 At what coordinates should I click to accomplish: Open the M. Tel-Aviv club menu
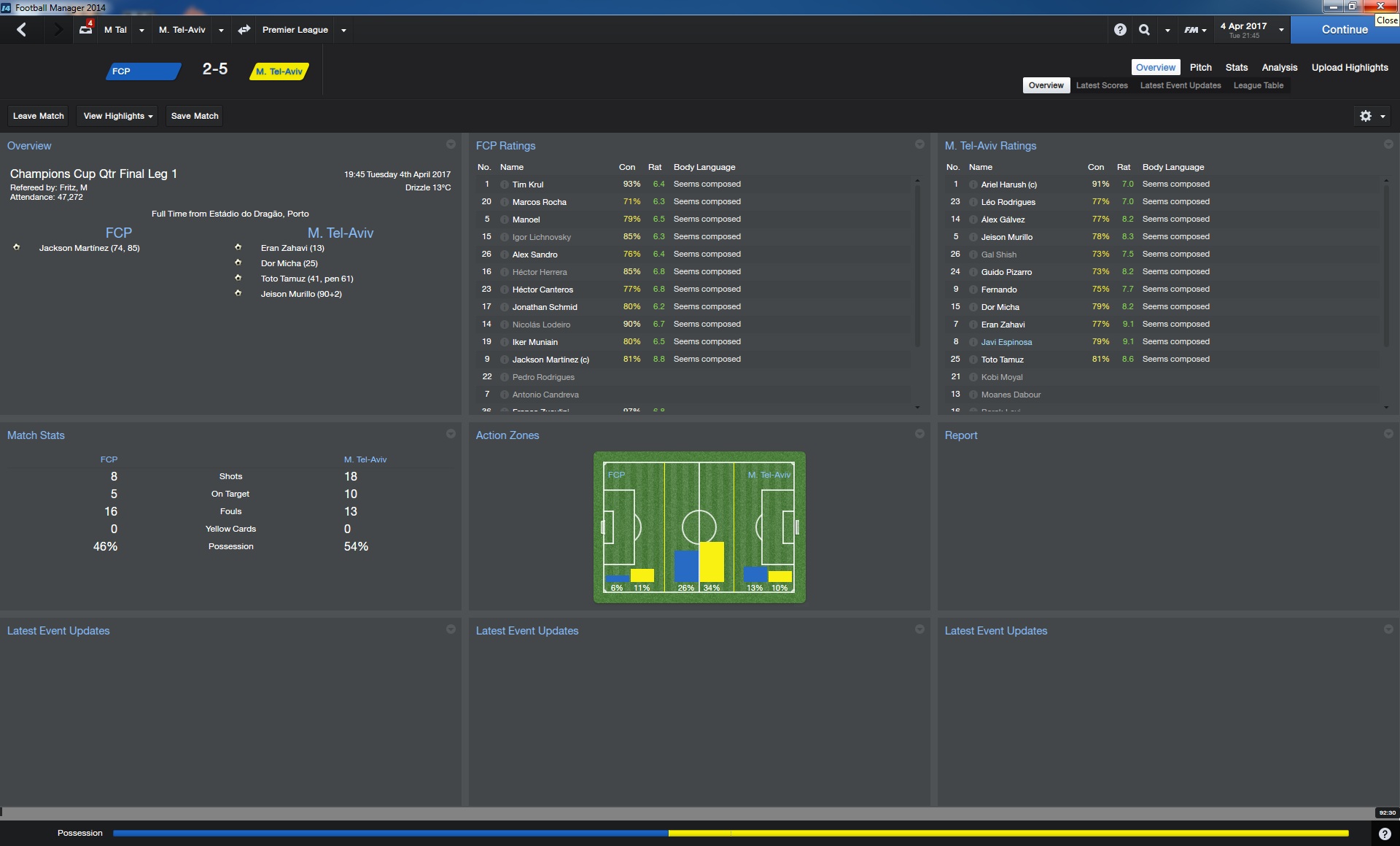pyautogui.click(x=182, y=30)
